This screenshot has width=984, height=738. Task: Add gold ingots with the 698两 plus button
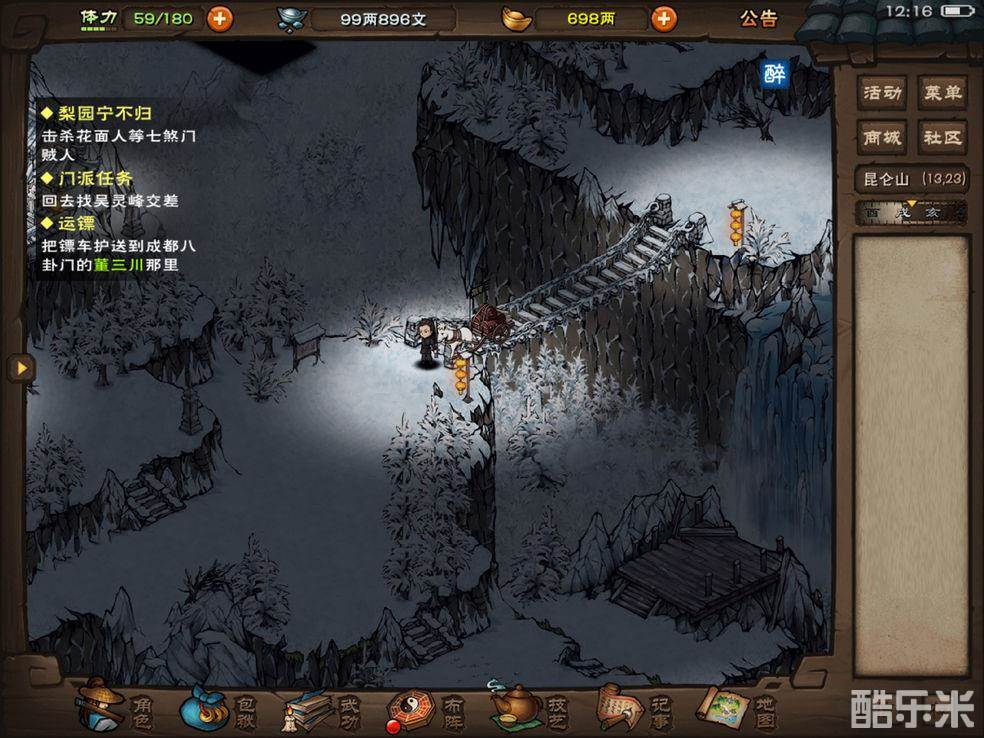point(662,18)
